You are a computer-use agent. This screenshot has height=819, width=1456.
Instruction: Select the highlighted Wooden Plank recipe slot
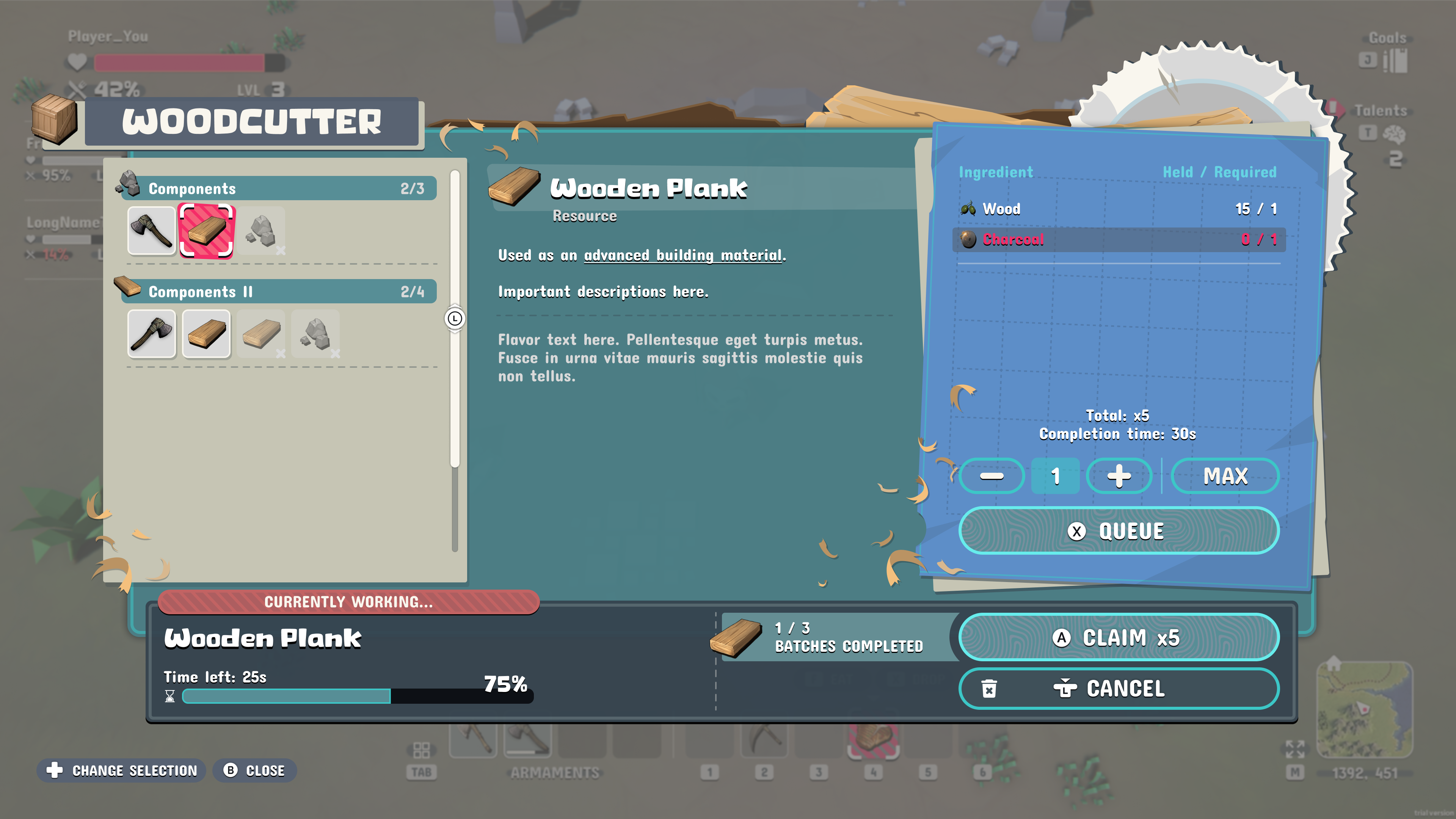pyautogui.click(x=206, y=231)
